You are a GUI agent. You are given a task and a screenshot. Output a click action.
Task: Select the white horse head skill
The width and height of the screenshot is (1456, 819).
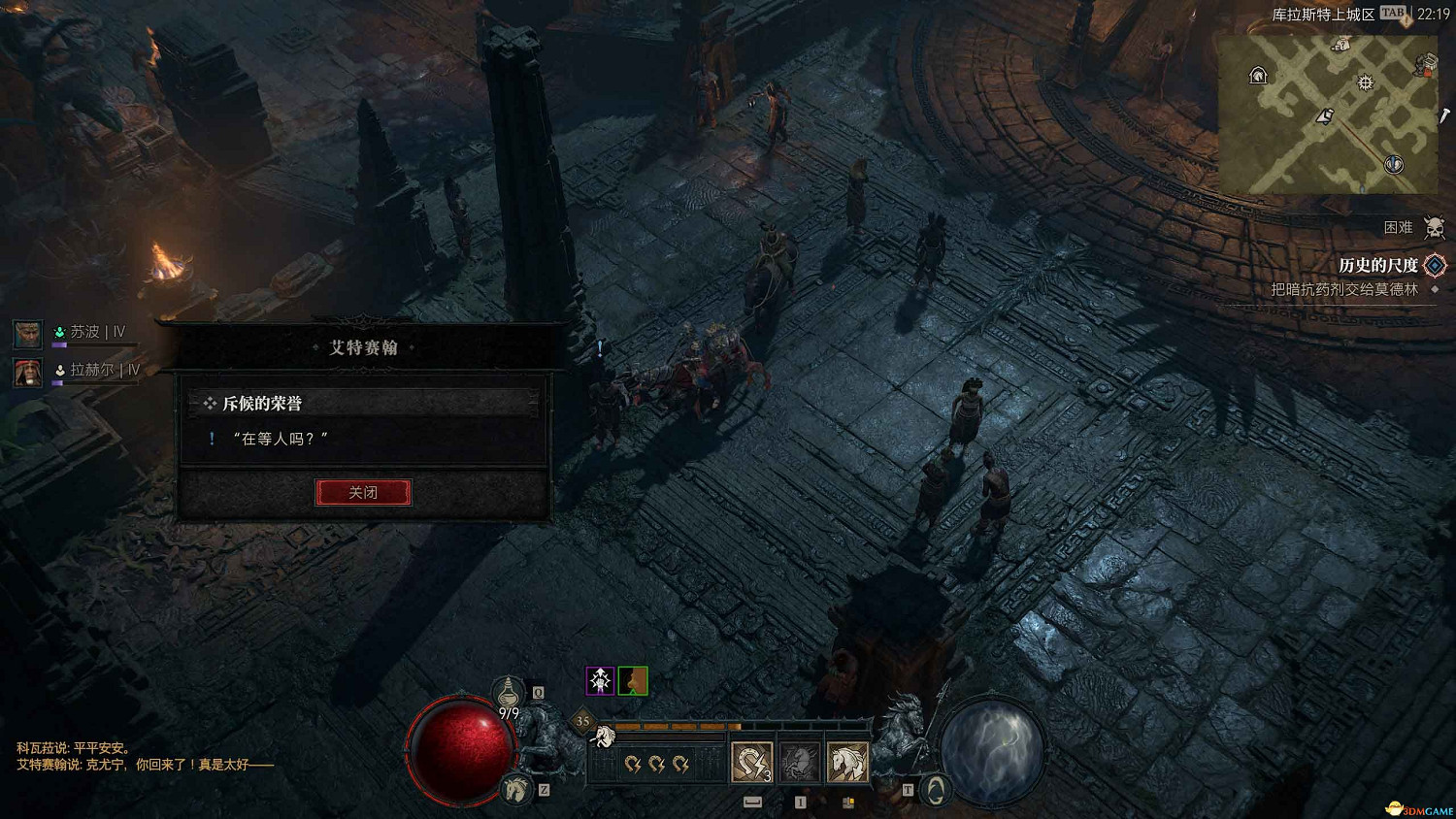click(x=847, y=763)
